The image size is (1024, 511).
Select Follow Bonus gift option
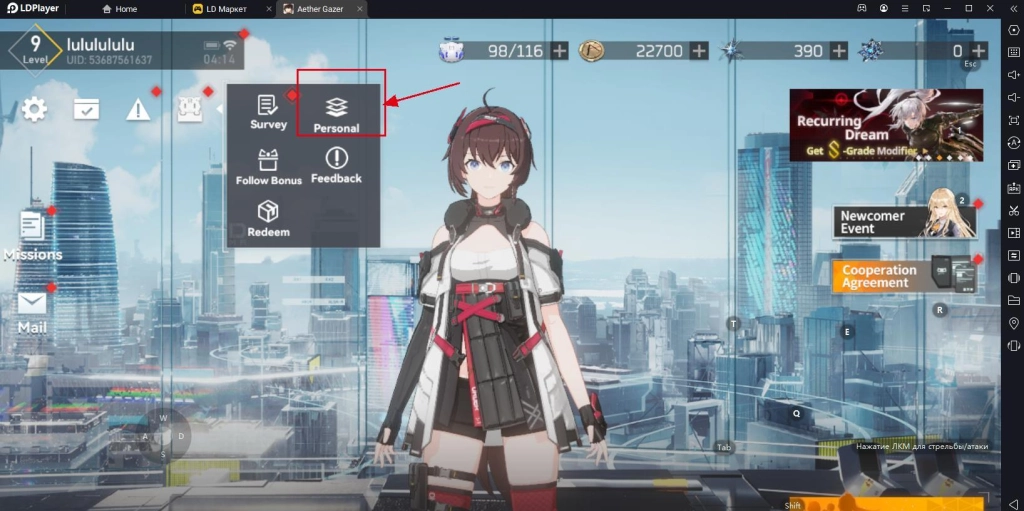pos(268,167)
